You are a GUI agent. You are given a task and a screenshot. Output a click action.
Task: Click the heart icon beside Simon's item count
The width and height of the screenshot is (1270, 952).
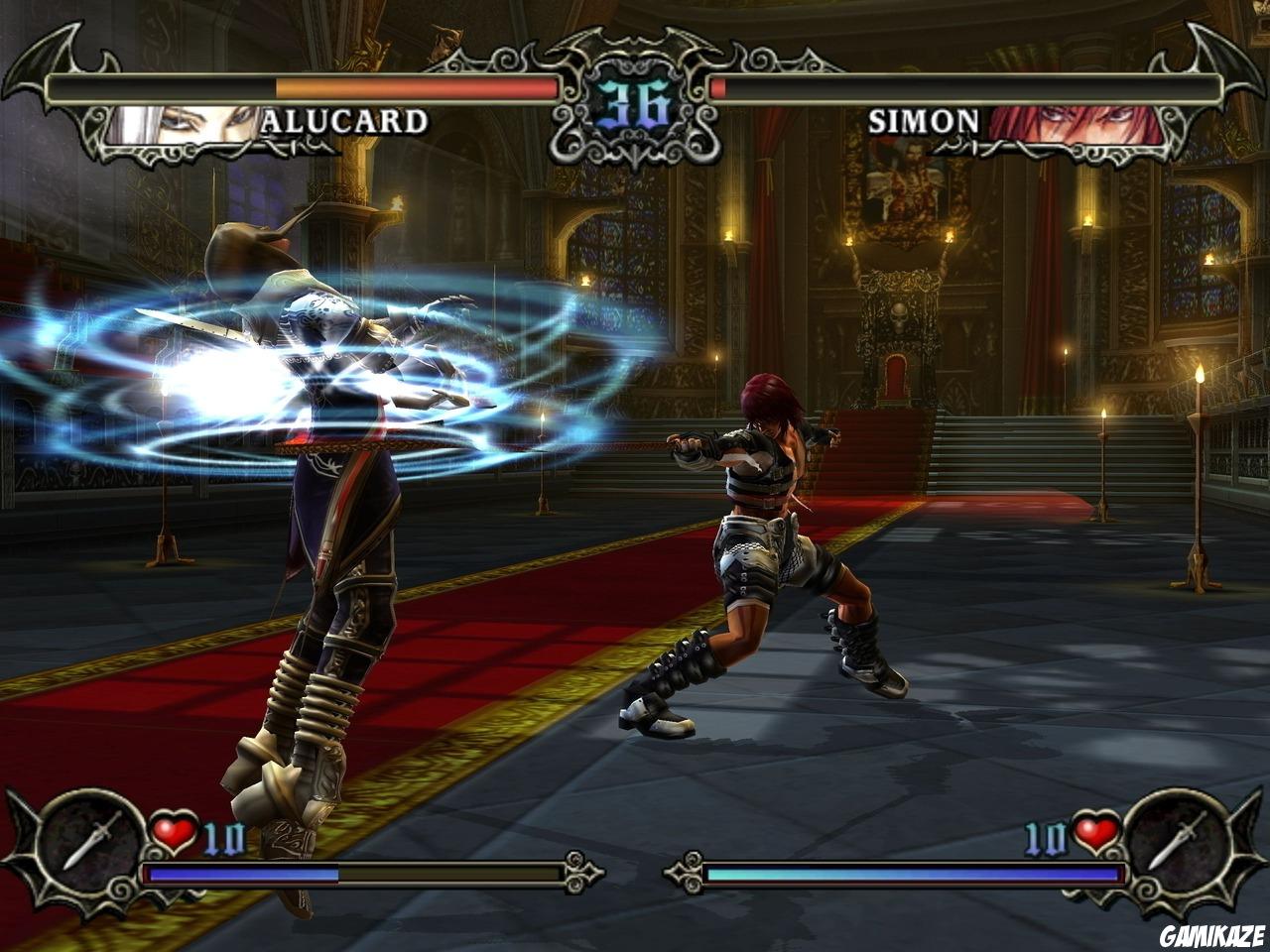click(1096, 829)
